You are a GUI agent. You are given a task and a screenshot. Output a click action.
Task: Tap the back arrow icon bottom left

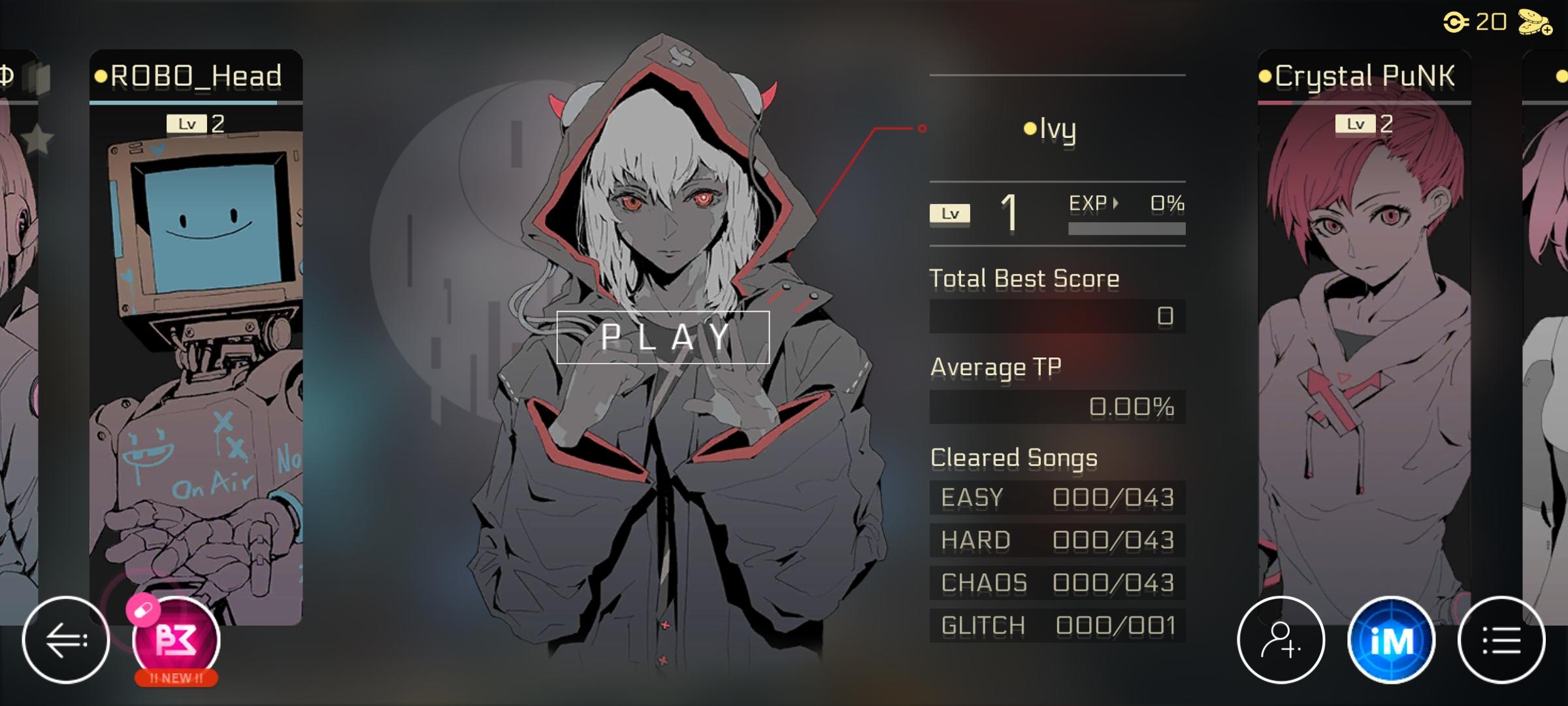[x=66, y=639]
